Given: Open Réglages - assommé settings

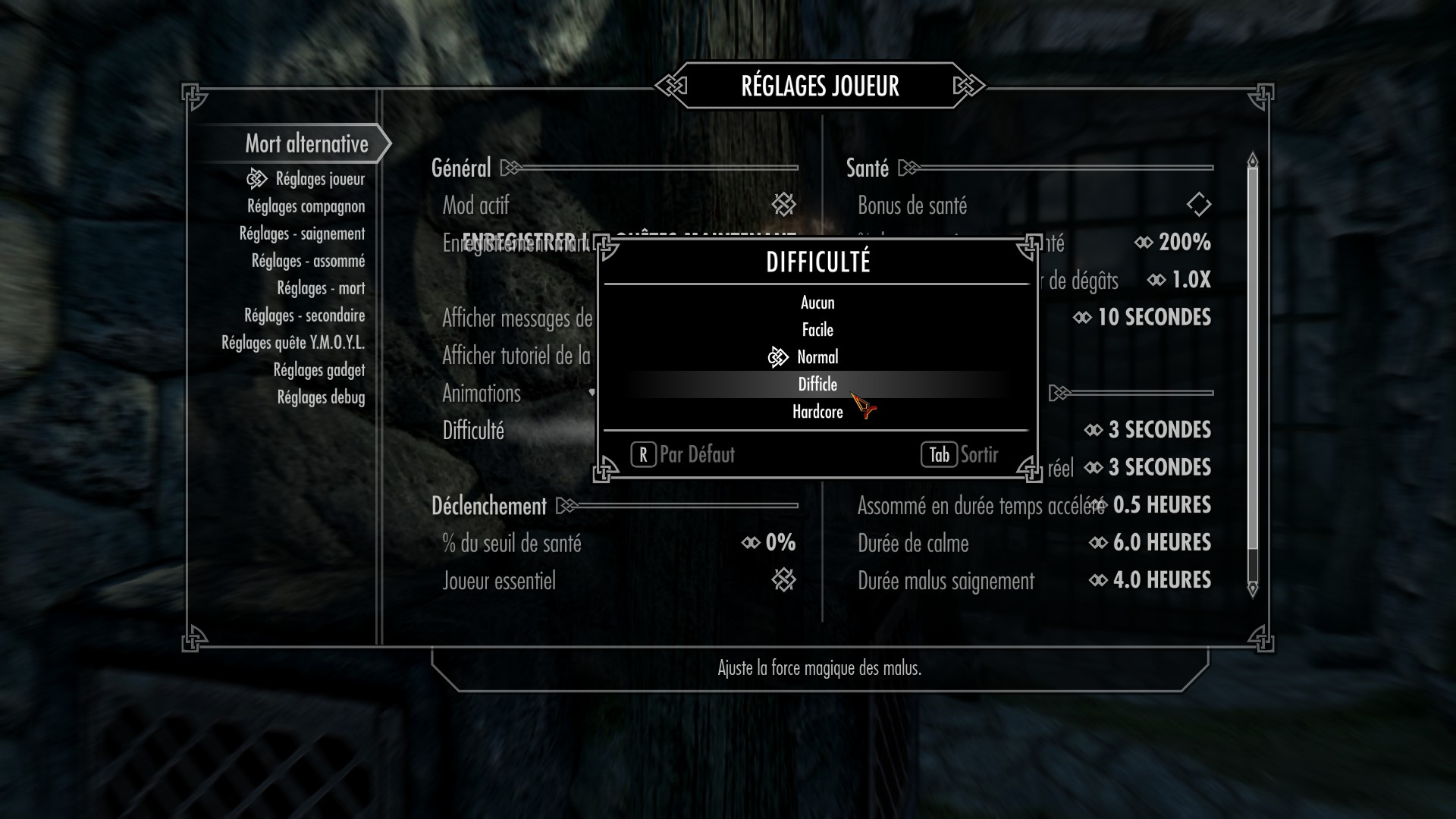Looking at the screenshot, I should coord(308,261).
